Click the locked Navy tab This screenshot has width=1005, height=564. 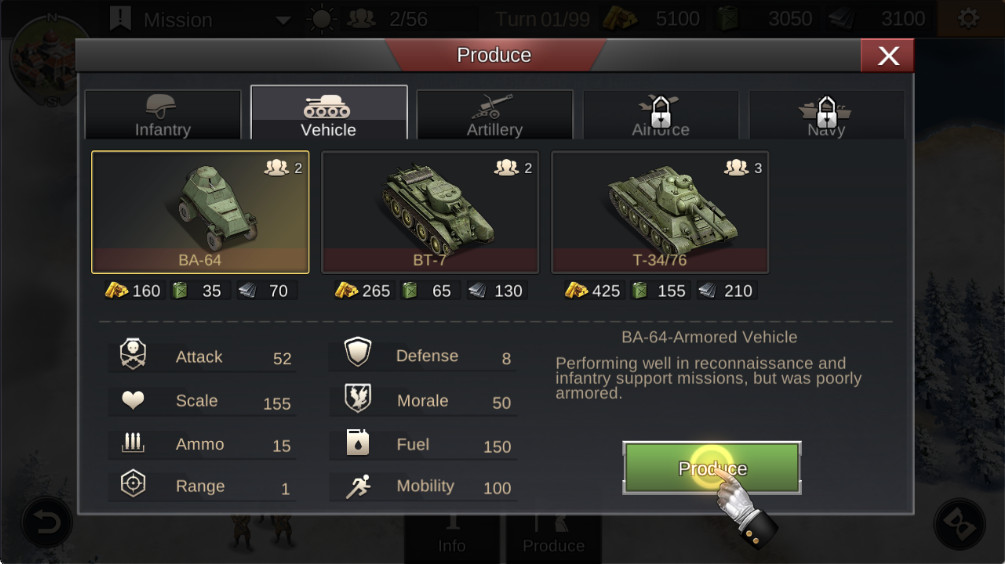click(826, 114)
